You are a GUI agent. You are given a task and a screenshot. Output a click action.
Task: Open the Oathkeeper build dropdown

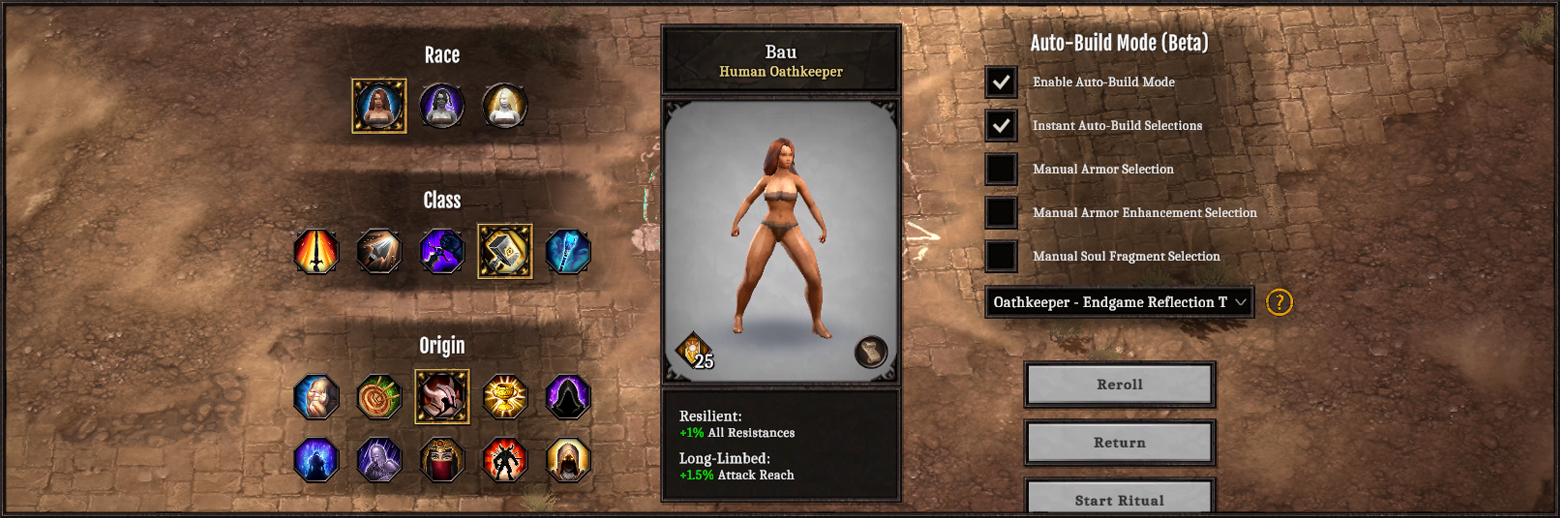tap(1119, 302)
